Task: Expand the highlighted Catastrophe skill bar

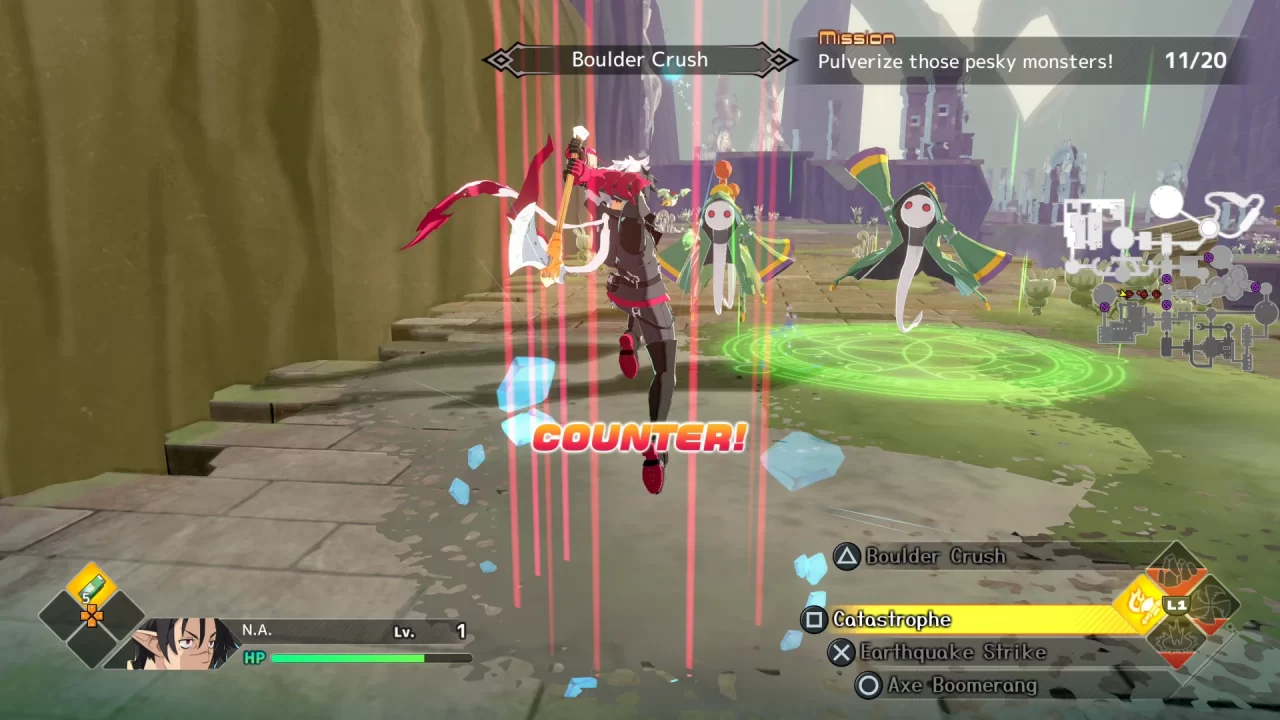Action: 960,619
